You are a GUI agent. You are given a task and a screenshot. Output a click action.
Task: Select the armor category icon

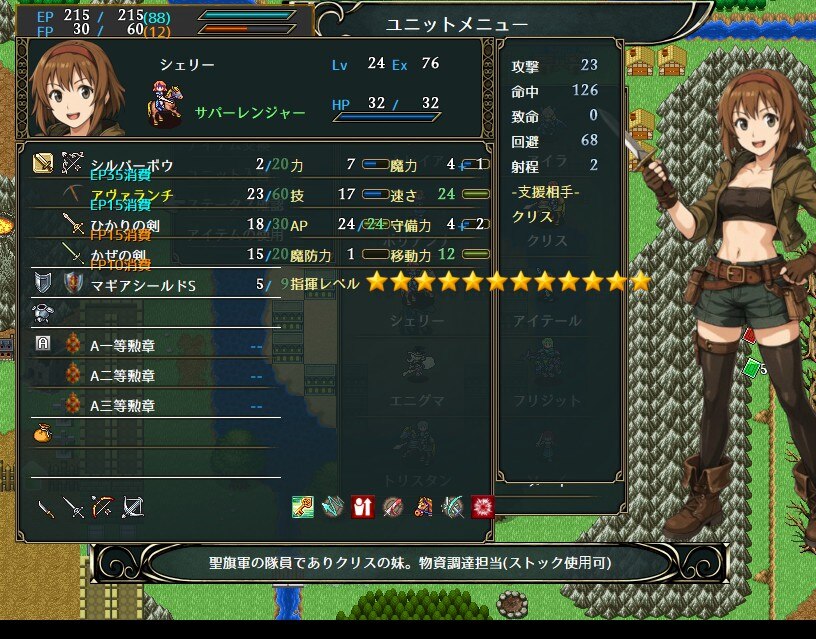pyautogui.click(x=43, y=314)
